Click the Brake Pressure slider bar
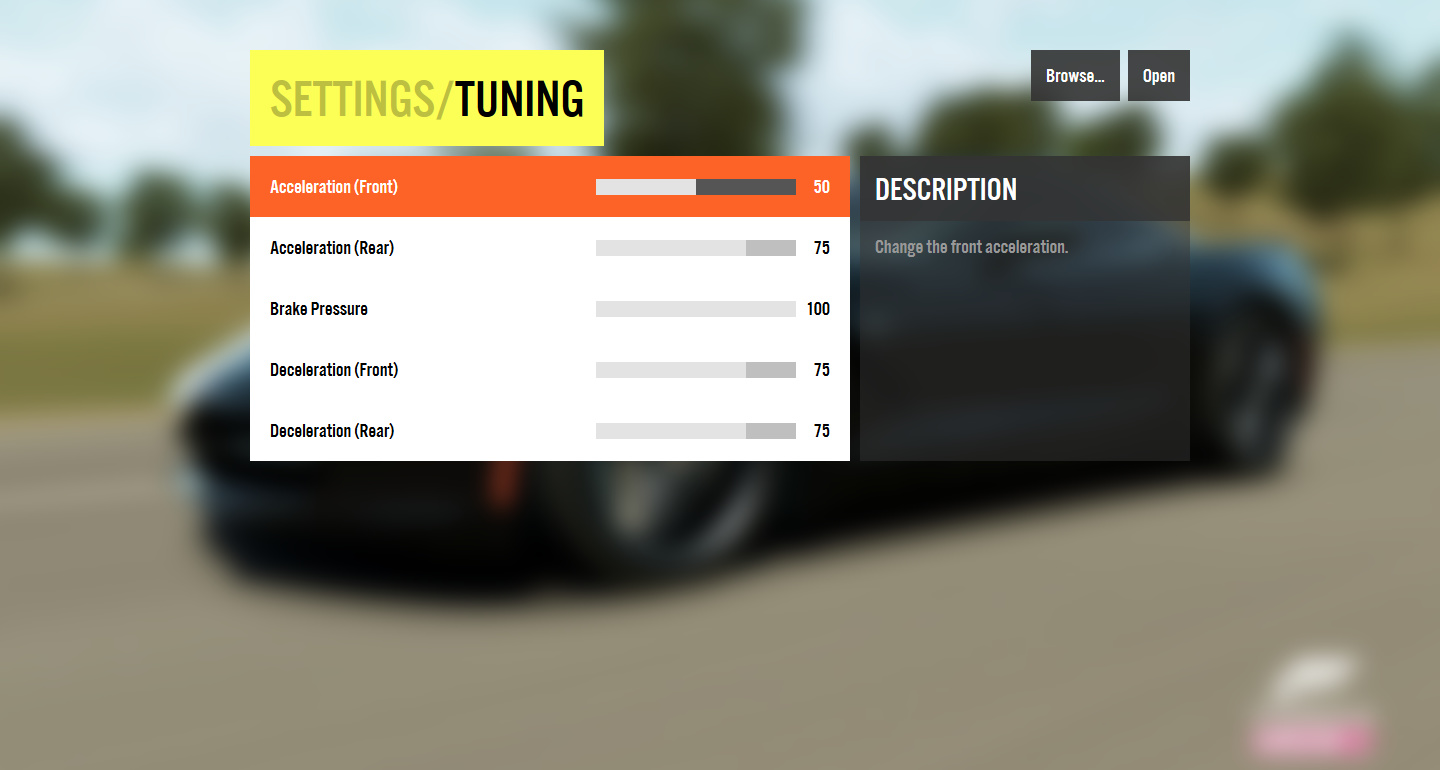This screenshot has height=770, width=1440. 696,309
